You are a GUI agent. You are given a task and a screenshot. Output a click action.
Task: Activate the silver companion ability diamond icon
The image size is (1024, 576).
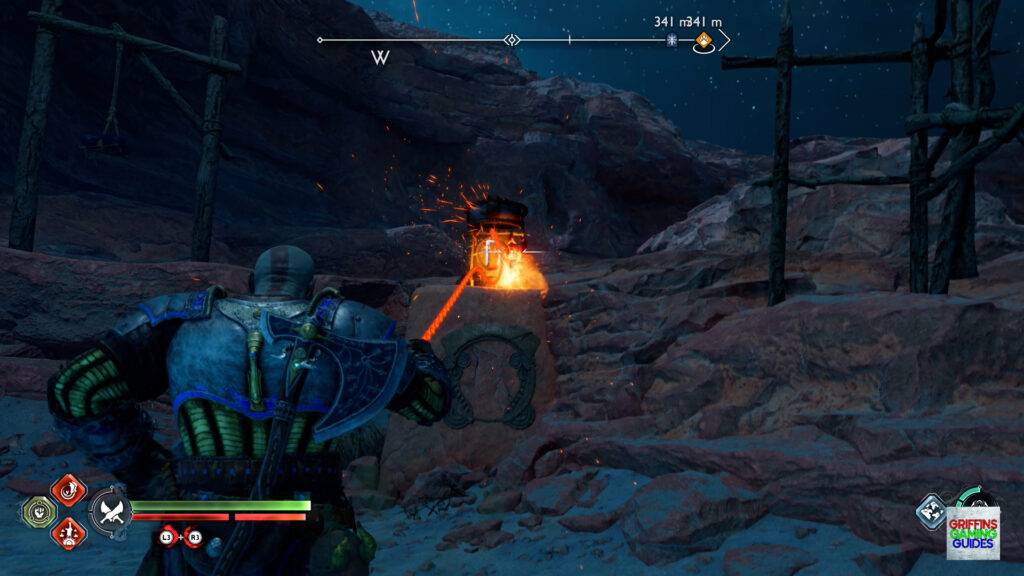click(x=931, y=510)
